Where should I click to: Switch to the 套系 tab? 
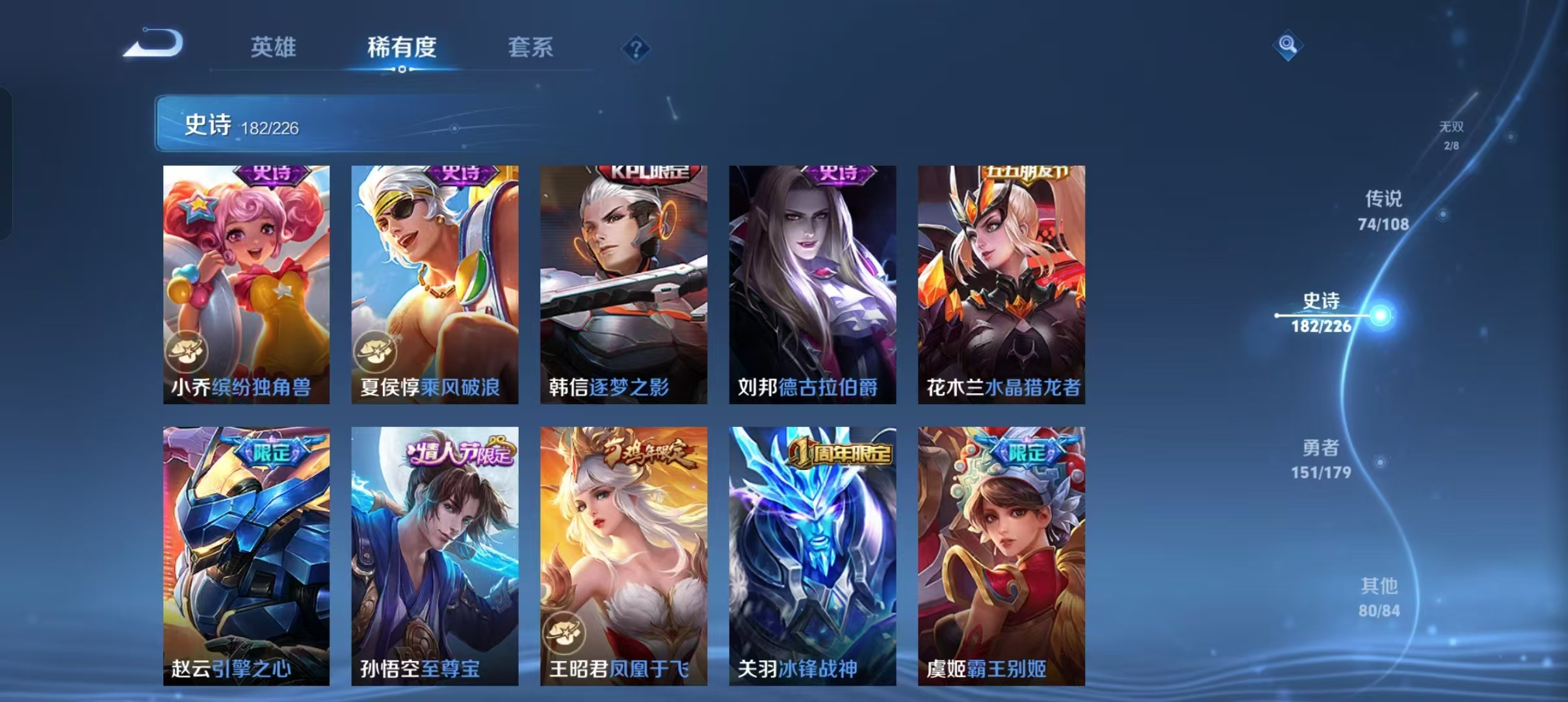[x=532, y=47]
